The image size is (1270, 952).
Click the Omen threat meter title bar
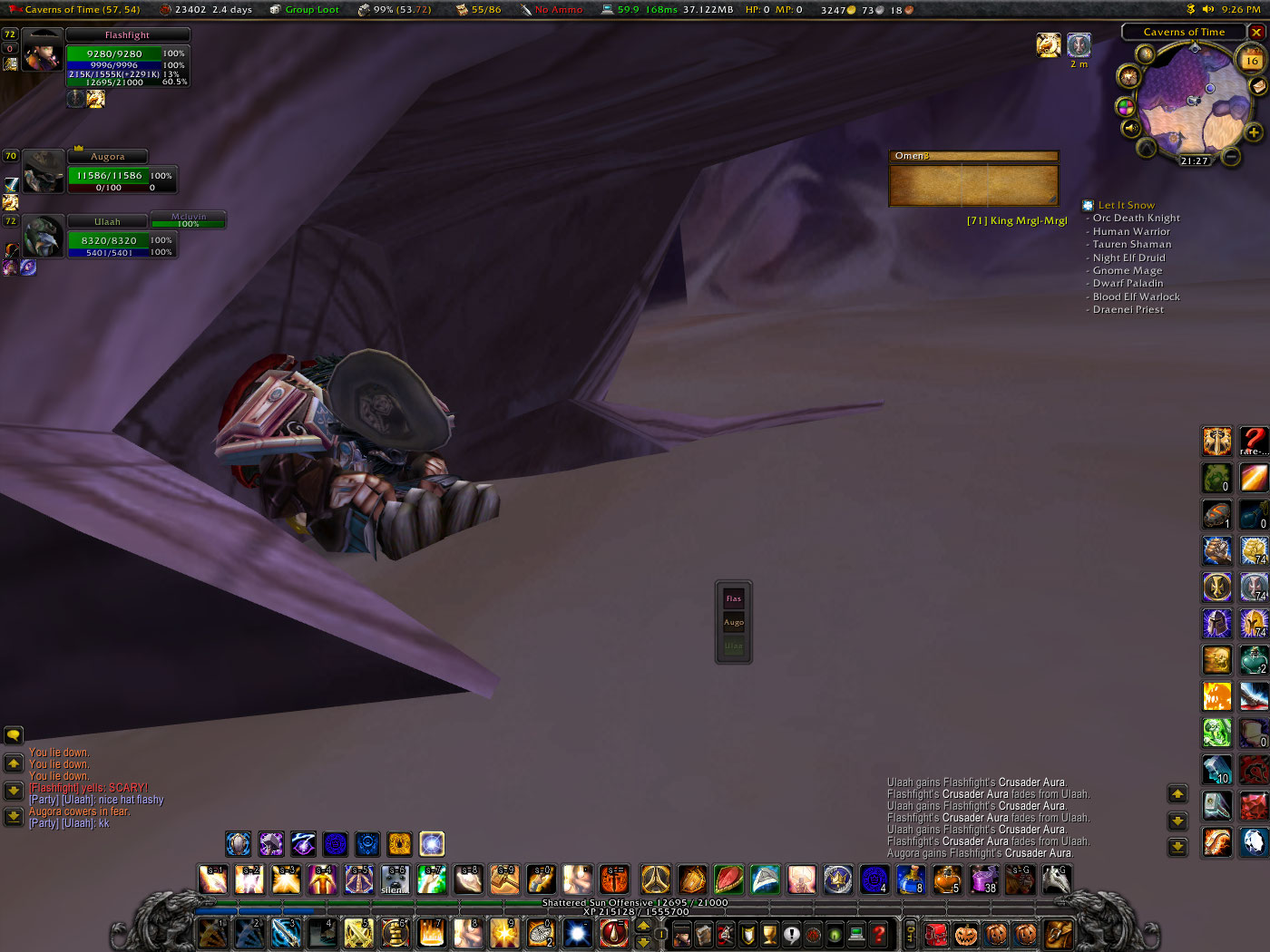(972, 156)
